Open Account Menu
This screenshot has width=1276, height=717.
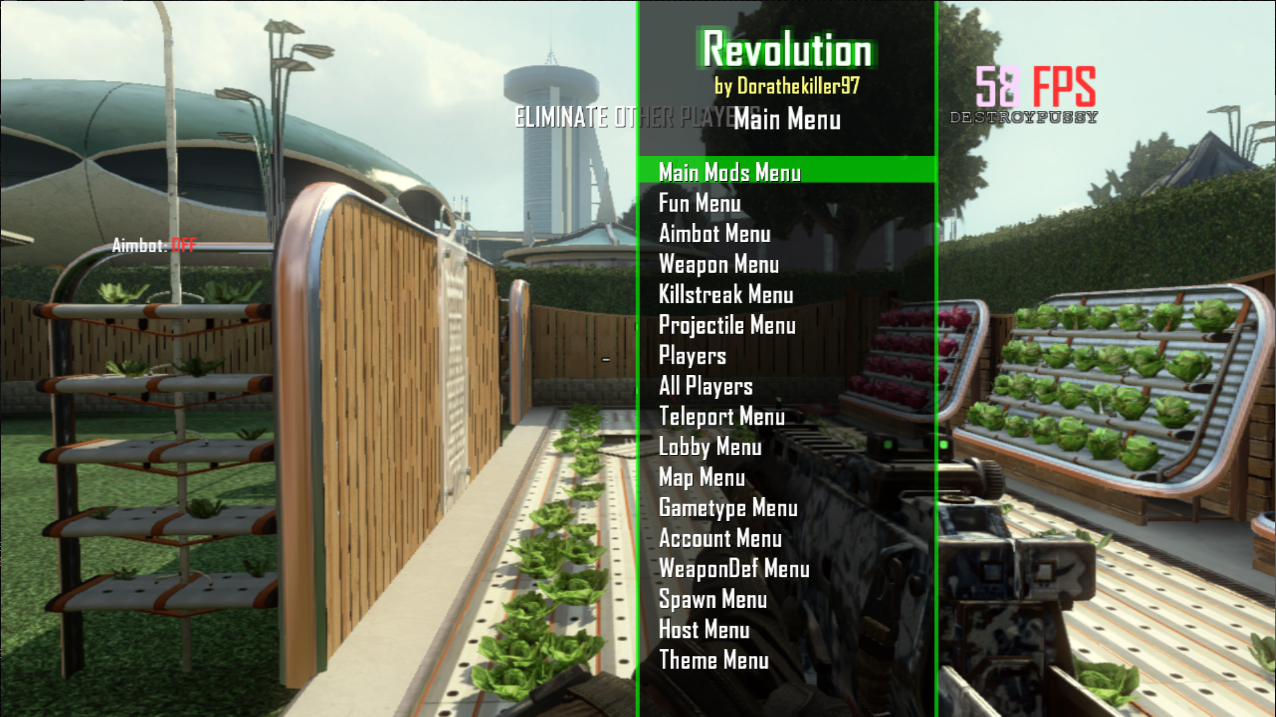coord(720,539)
